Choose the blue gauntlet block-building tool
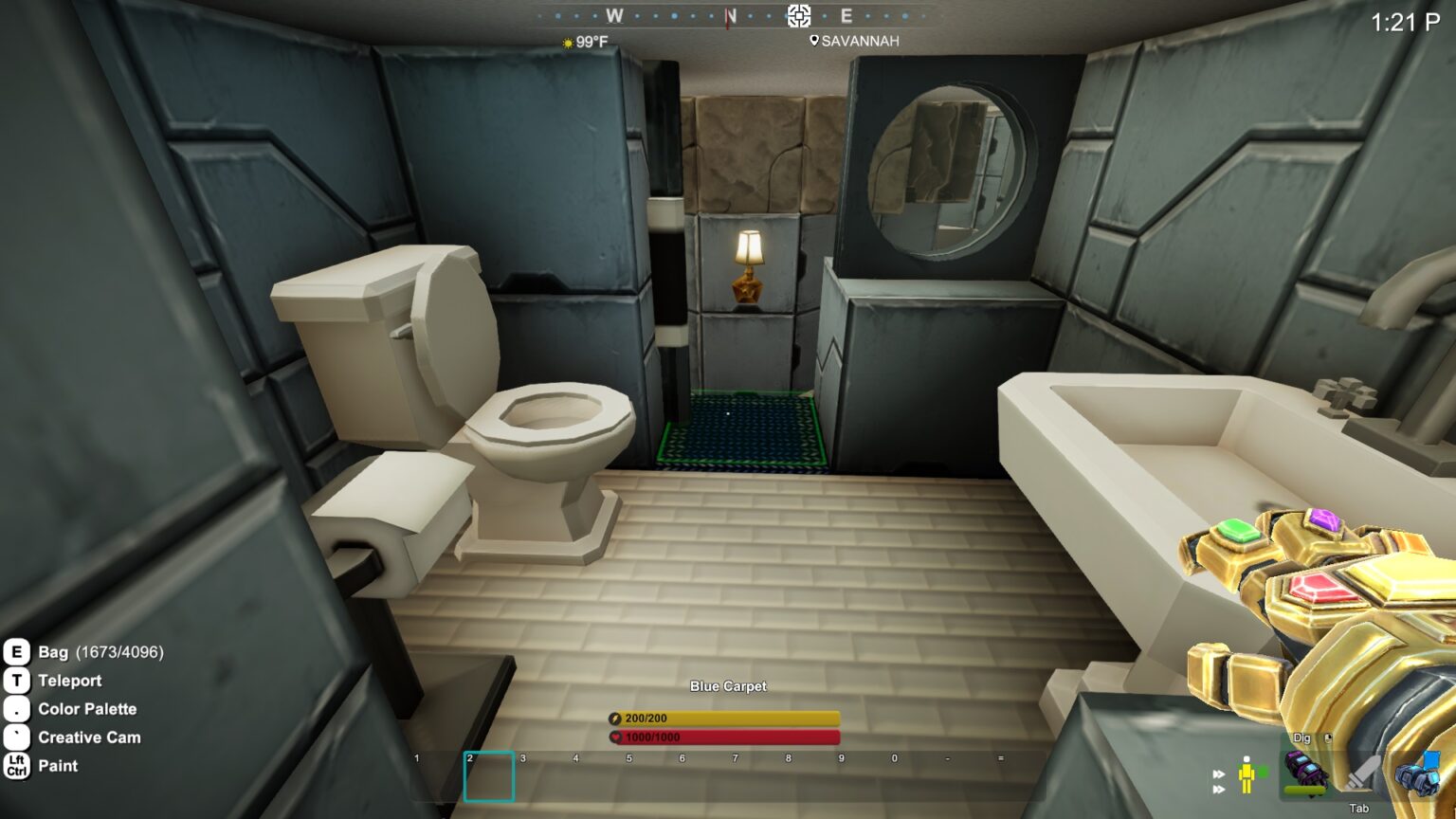The height and width of the screenshot is (819, 1456). tap(1417, 773)
